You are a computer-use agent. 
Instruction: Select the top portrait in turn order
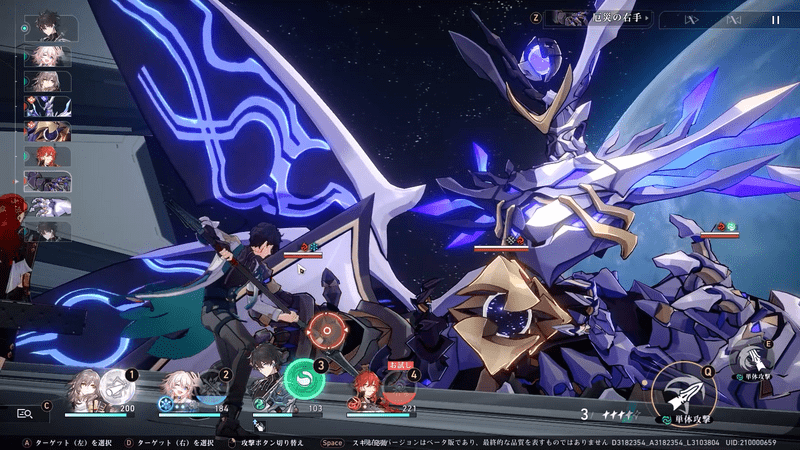46,25
